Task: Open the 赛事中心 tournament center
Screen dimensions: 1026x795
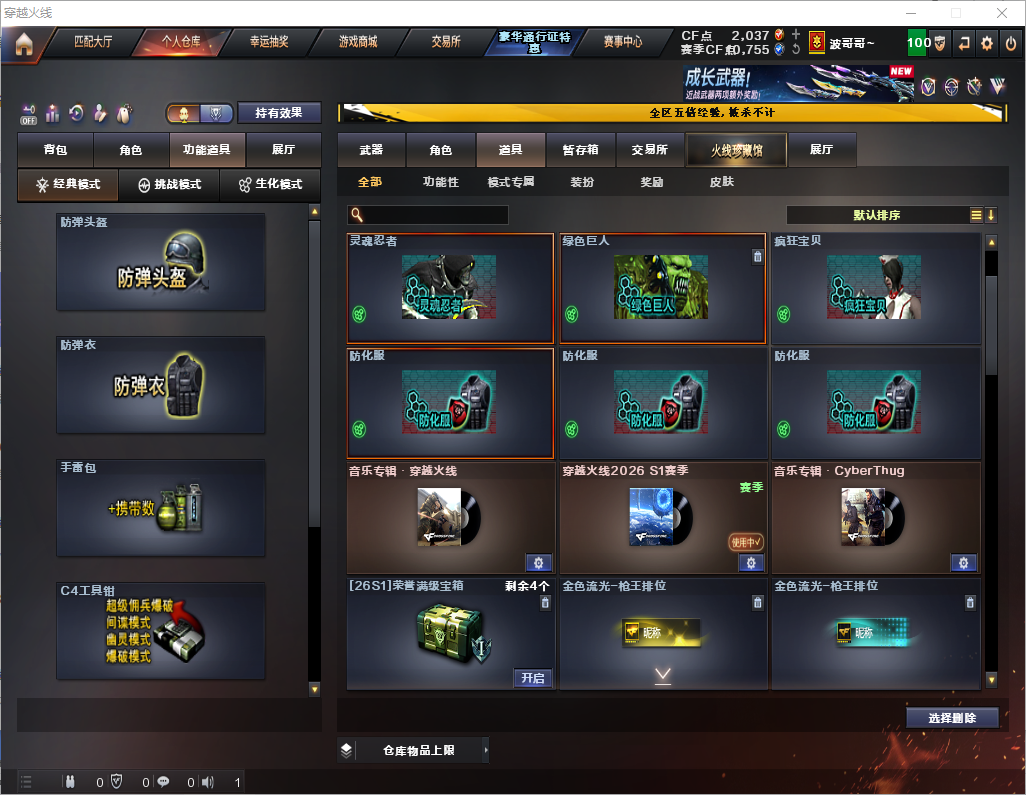Action: pos(623,43)
